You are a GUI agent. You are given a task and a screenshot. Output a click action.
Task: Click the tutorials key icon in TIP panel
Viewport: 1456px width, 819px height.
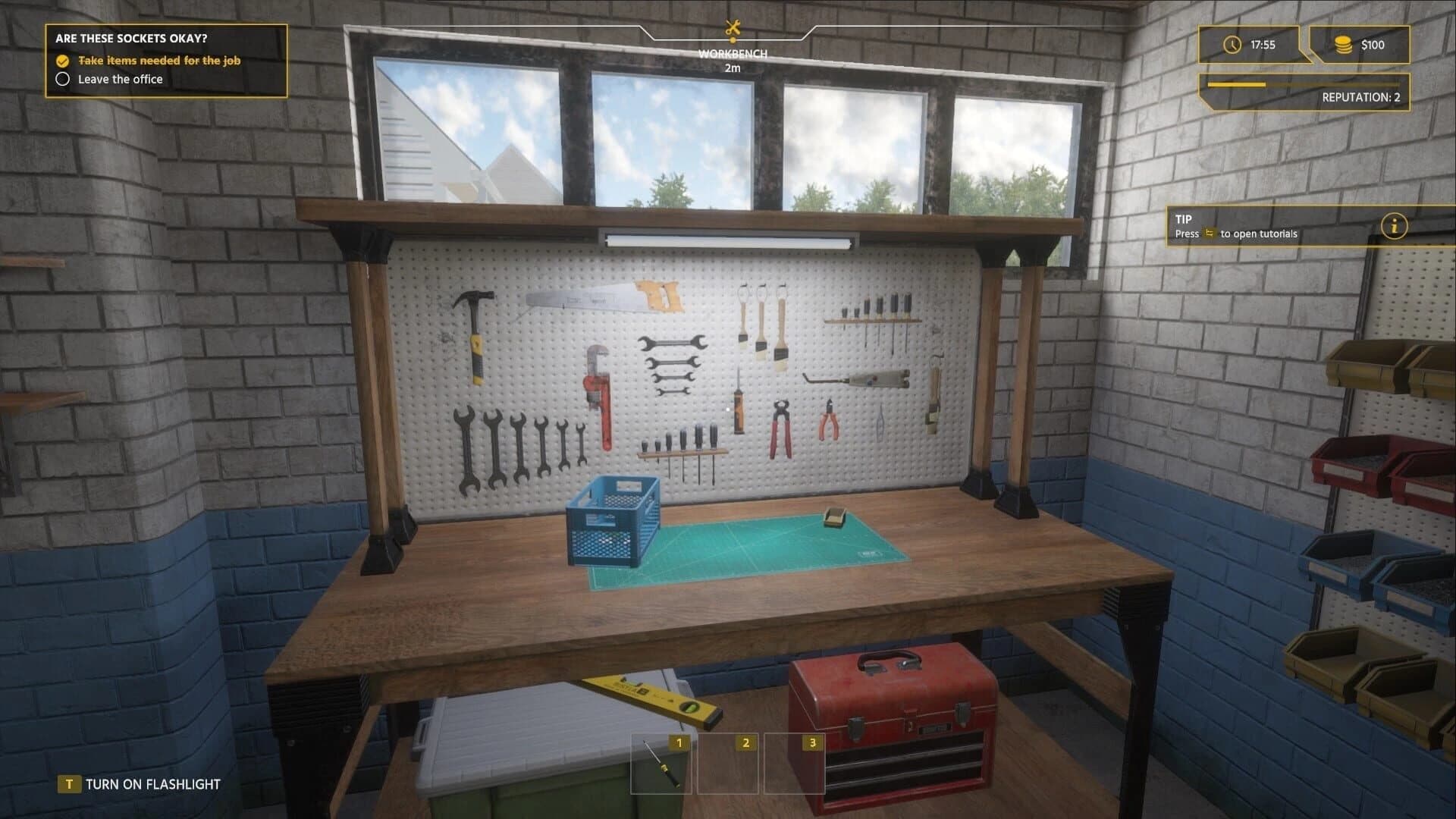click(1207, 234)
